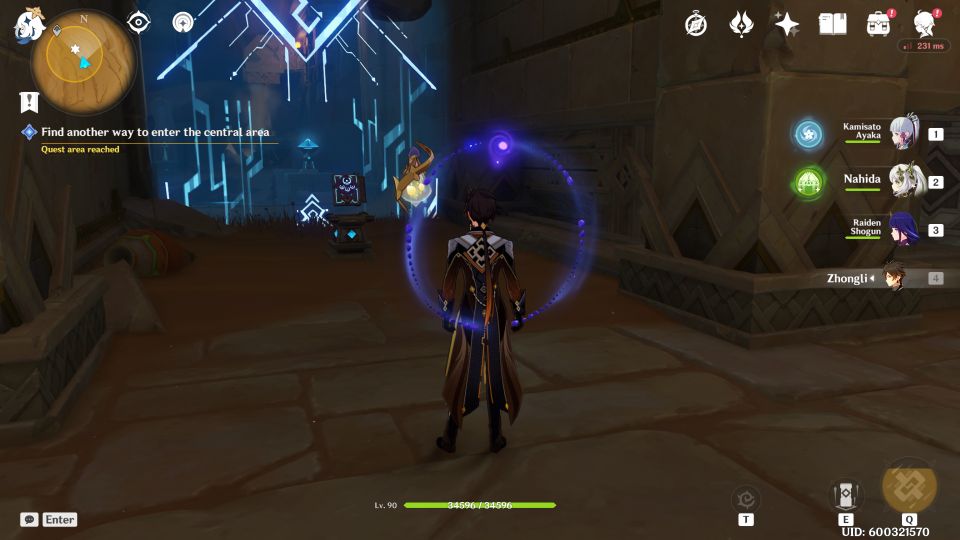The image size is (960, 540).
Task: Open the character screen icon
Action: pos(925,24)
